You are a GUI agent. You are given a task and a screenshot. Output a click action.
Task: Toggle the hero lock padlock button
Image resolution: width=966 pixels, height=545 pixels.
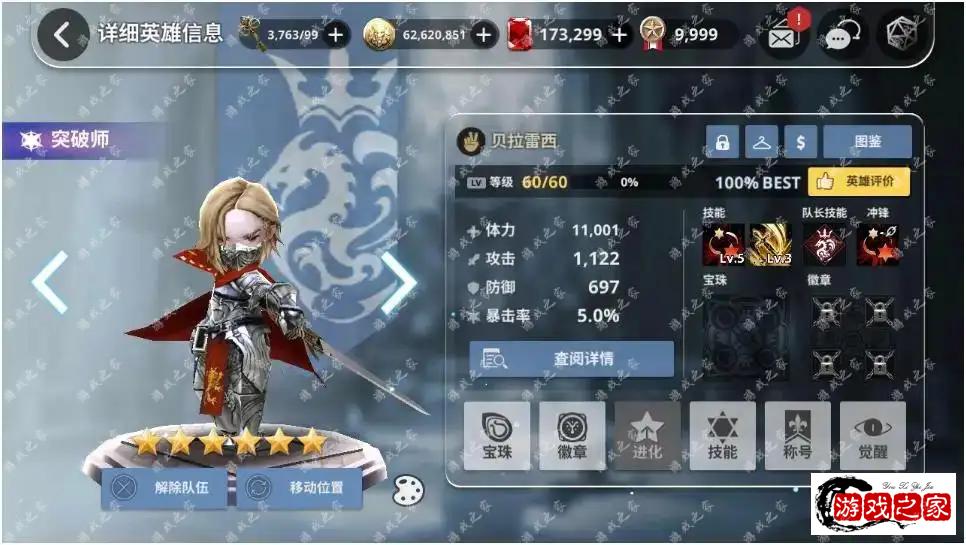[x=722, y=143]
